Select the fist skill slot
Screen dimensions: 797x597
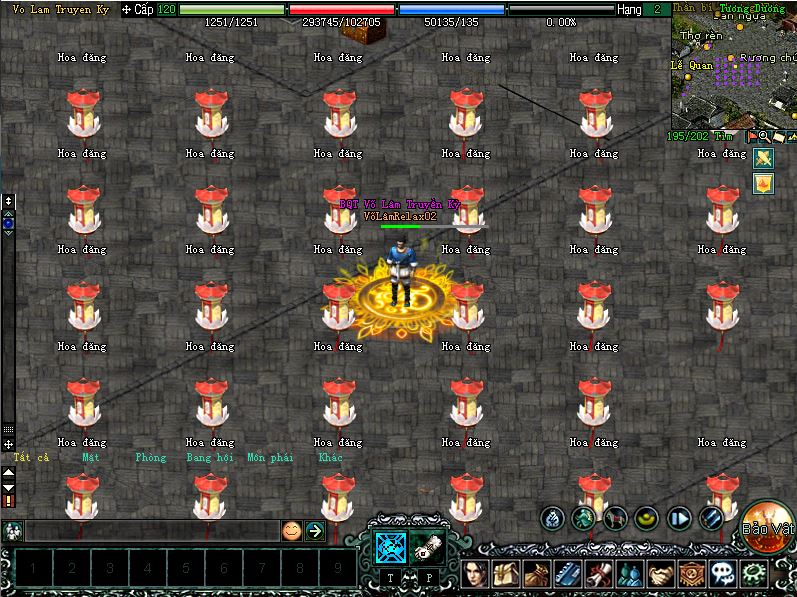coord(427,547)
